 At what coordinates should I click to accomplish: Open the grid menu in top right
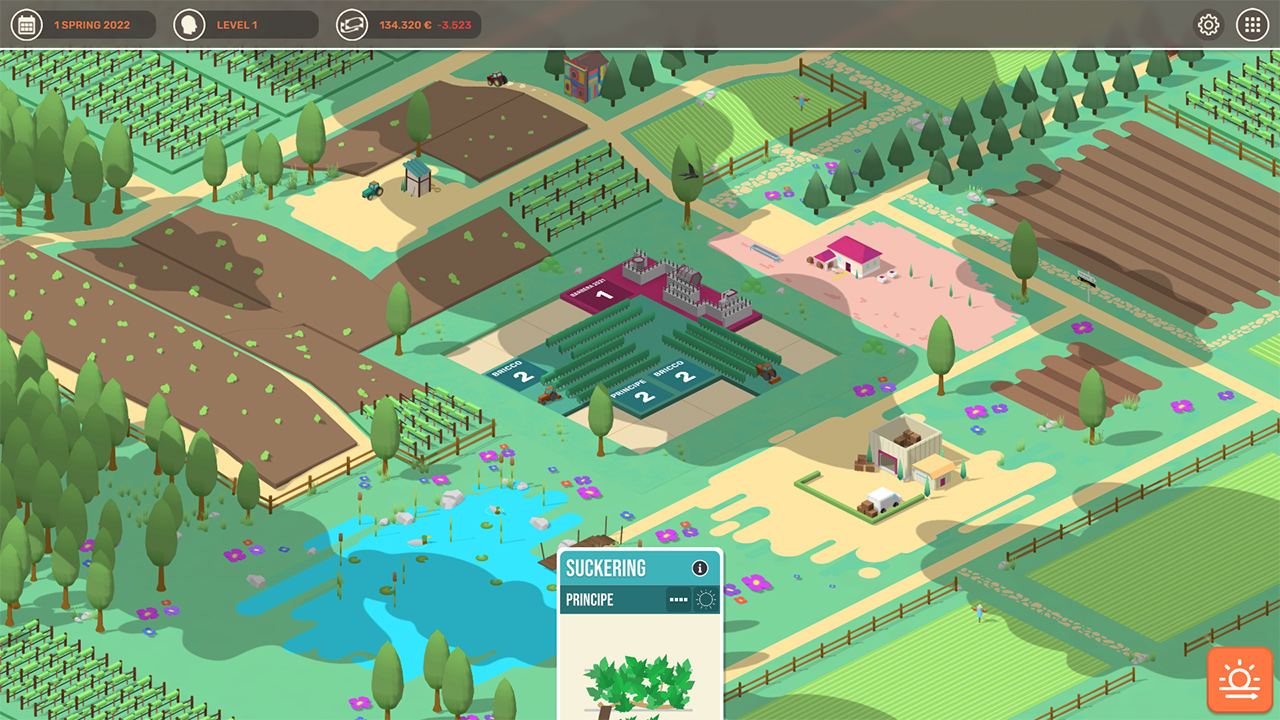pyautogui.click(x=1252, y=23)
